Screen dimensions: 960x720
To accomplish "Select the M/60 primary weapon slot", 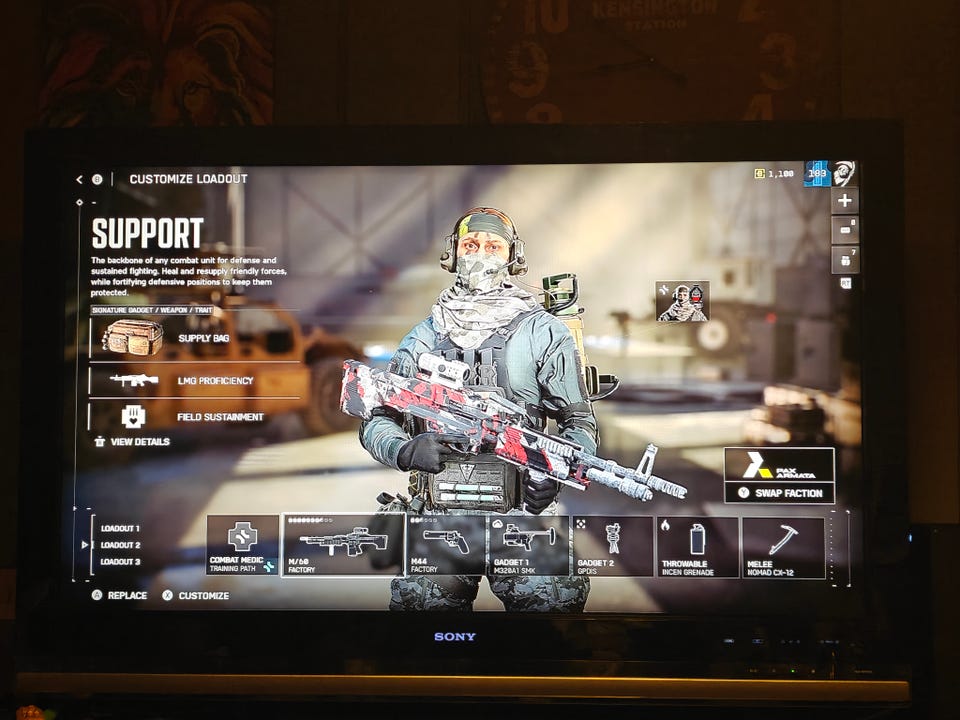I will click(x=342, y=545).
